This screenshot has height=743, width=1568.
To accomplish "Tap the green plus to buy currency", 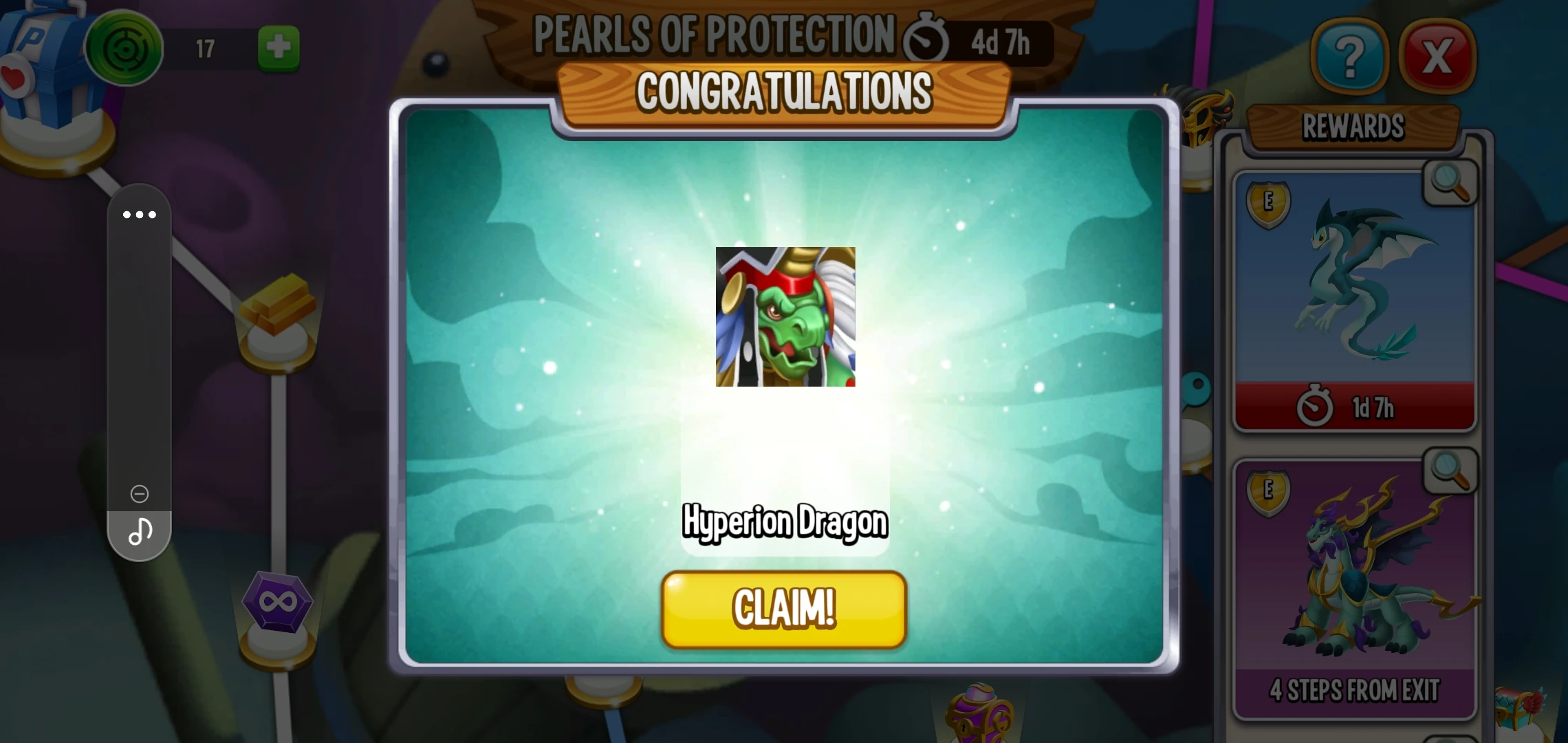I will click(278, 48).
